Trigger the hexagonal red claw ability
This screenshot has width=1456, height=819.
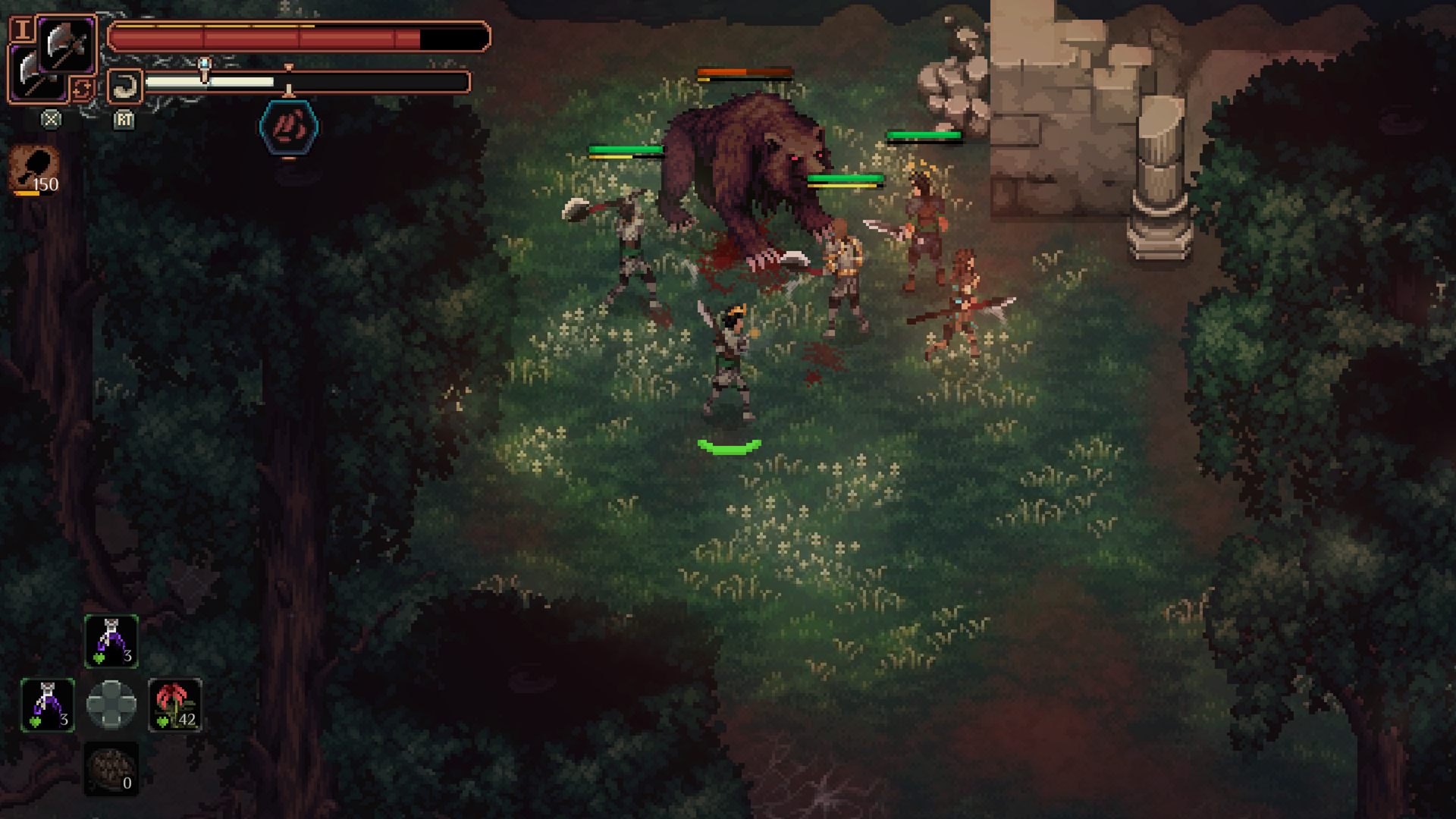tap(289, 127)
